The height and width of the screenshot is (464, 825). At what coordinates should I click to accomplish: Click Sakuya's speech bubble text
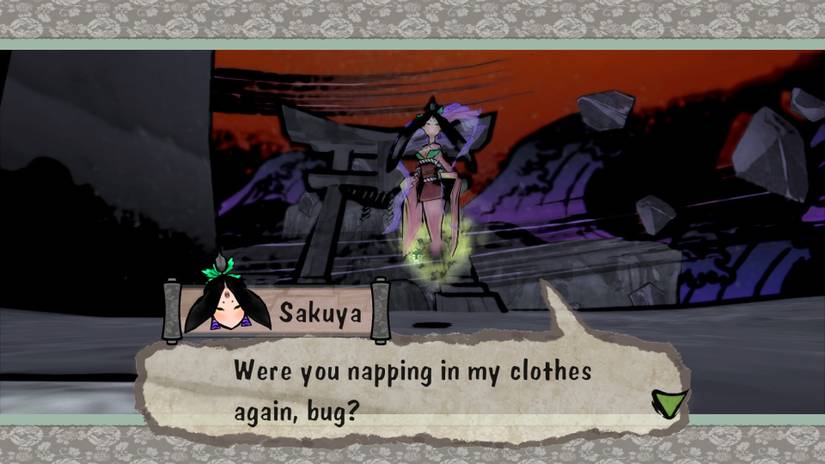pyautogui.click(x=411, y=390)
